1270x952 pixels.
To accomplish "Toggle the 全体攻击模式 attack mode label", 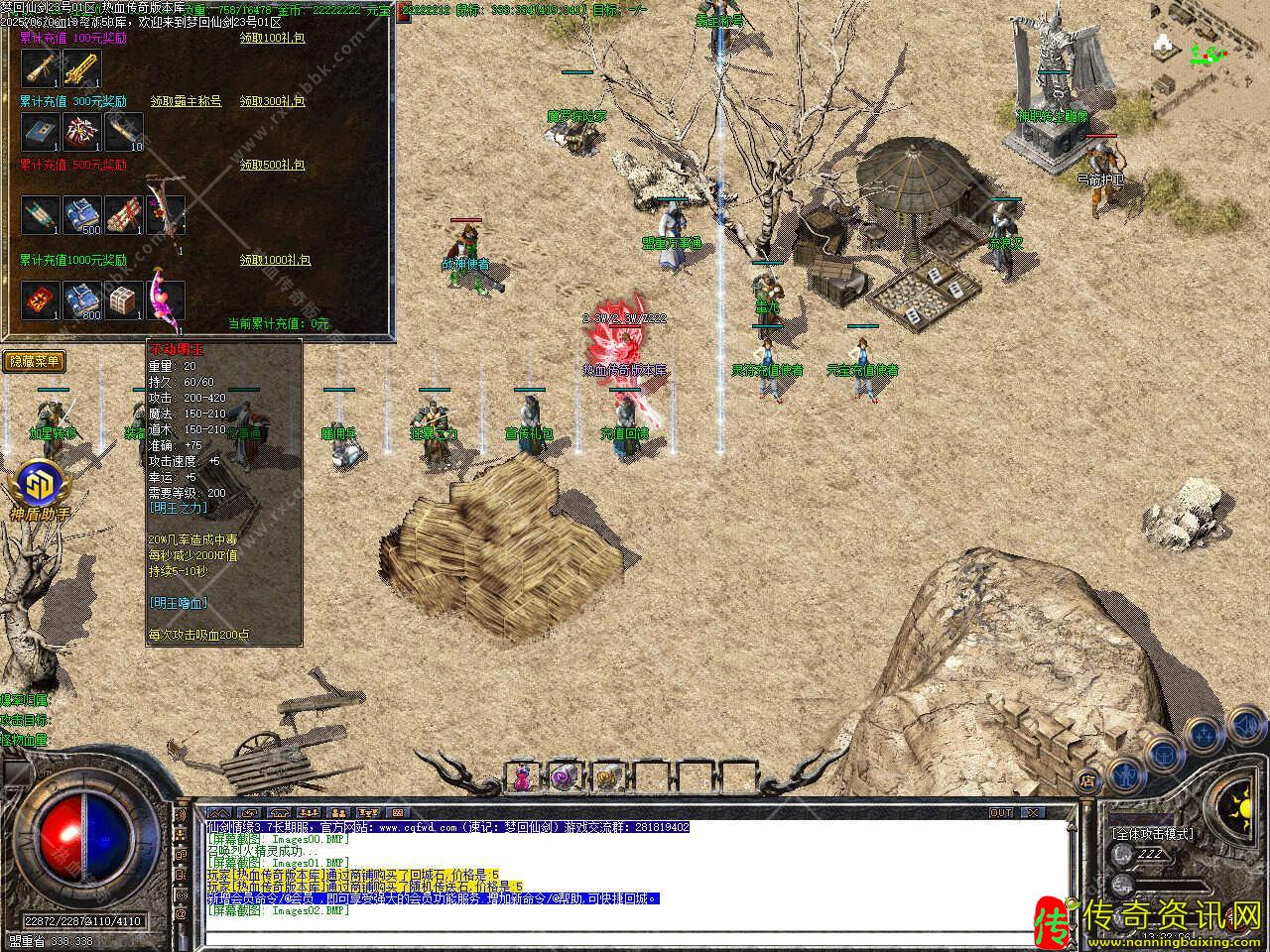I will tap(1152, 834).
